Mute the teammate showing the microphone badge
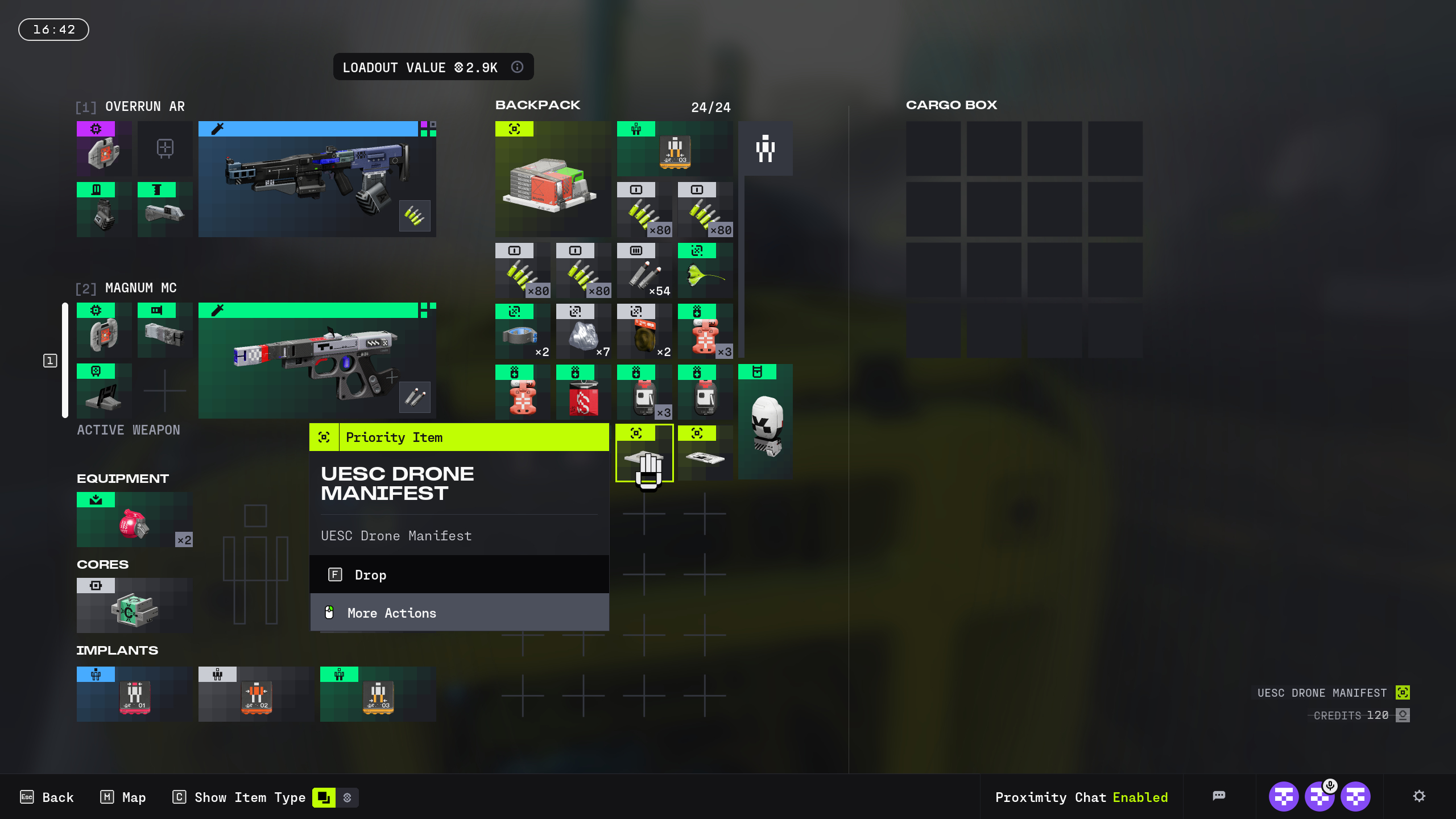 coord(1321,796)
